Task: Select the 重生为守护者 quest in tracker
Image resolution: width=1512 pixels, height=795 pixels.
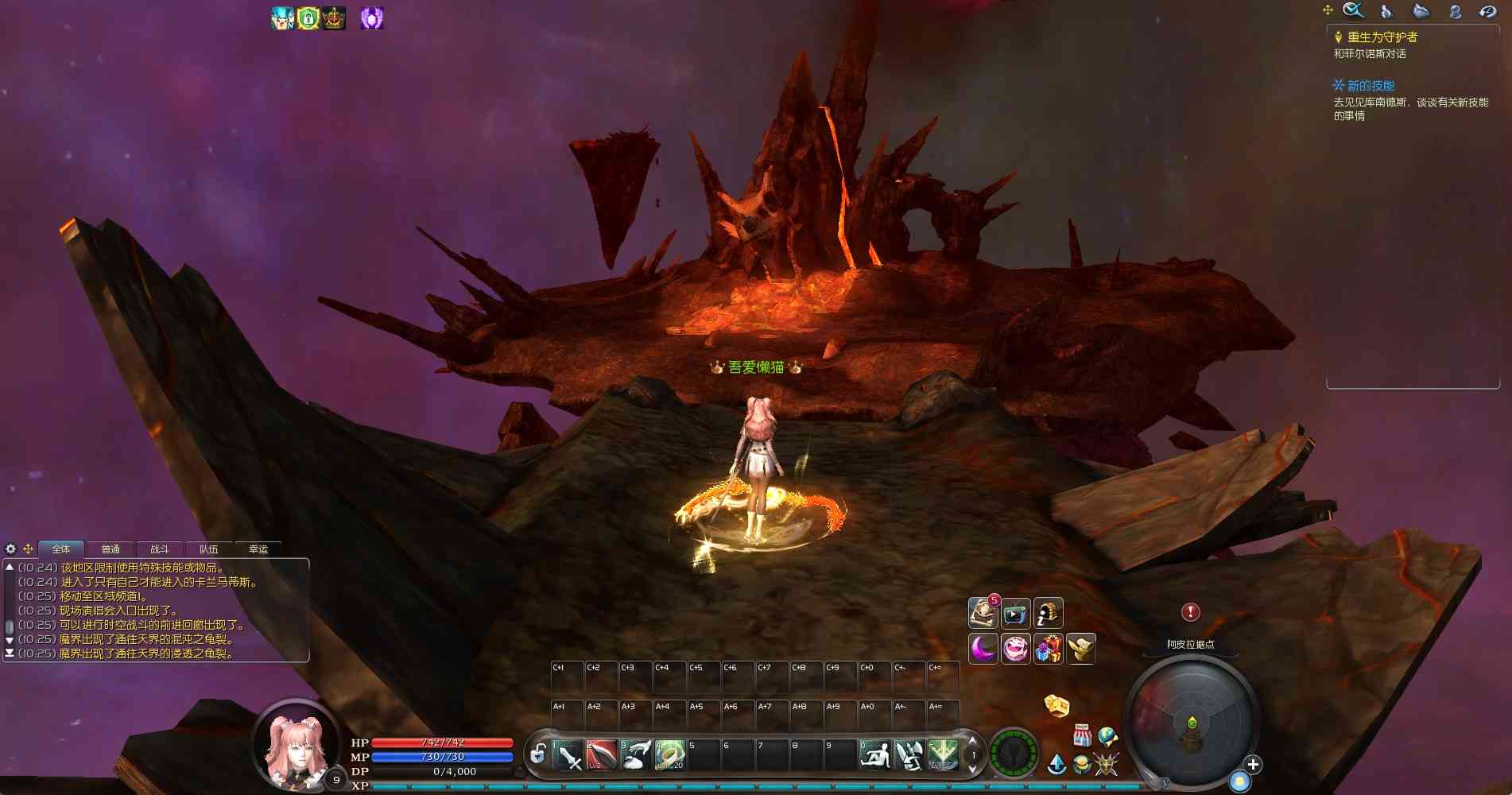Action: pos(1382,37)
